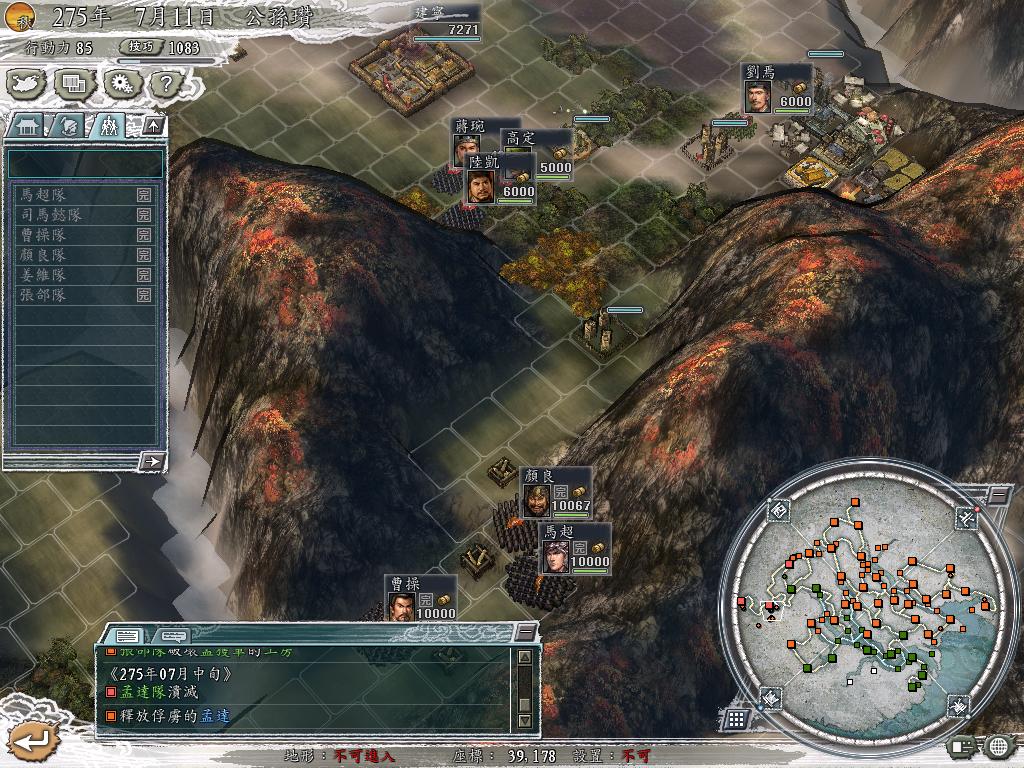Open the gear settings menu

coord(122,84)
